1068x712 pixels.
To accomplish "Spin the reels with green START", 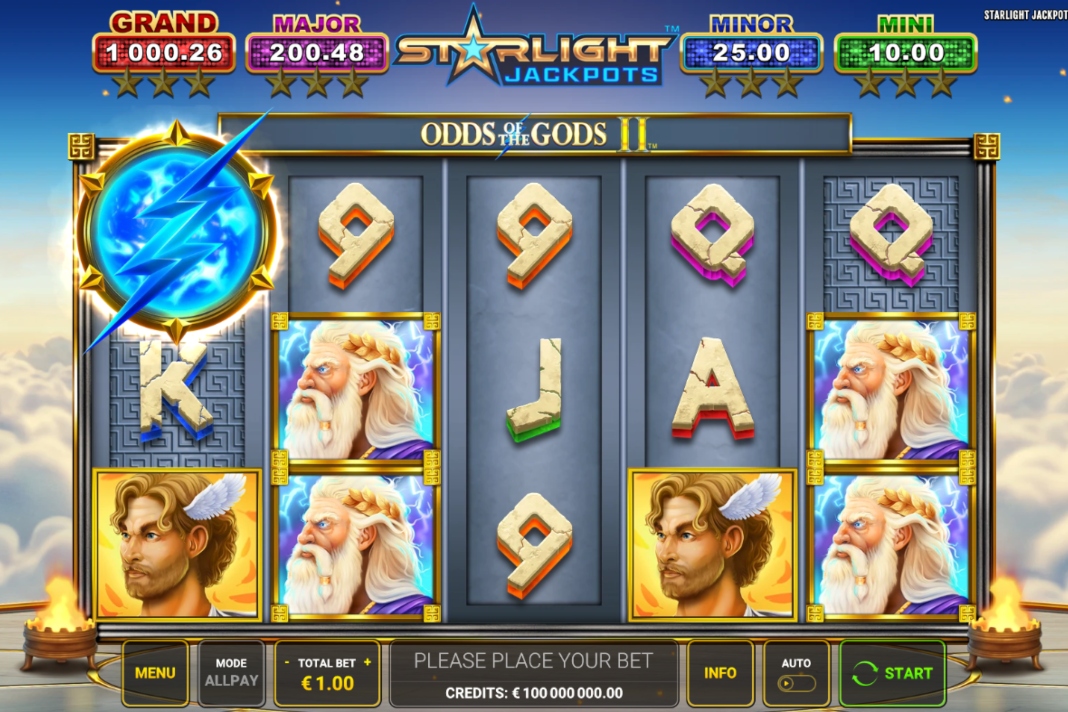I will tap(892, 673).
